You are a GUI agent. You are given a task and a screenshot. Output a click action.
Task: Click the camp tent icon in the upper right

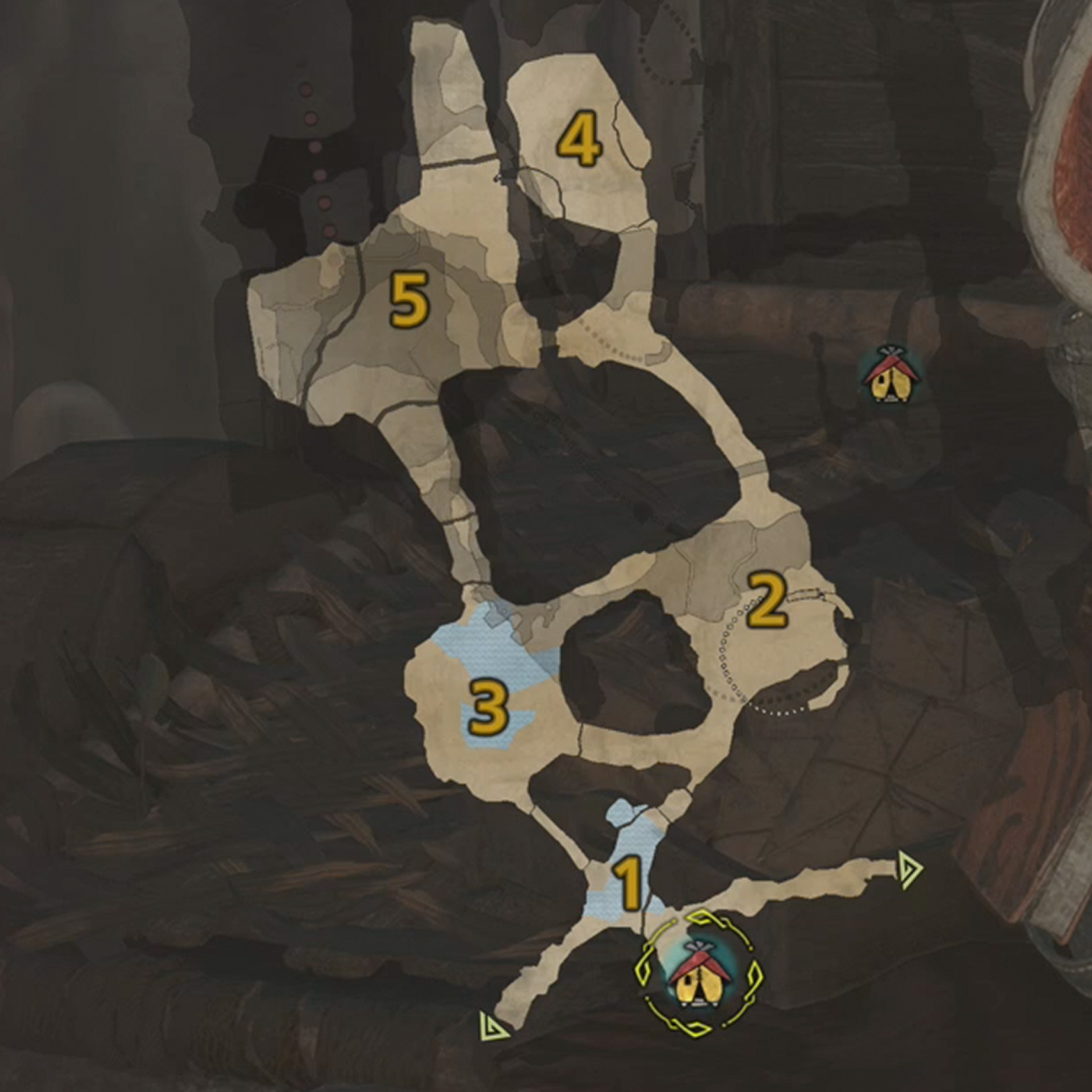click(890, 379)
